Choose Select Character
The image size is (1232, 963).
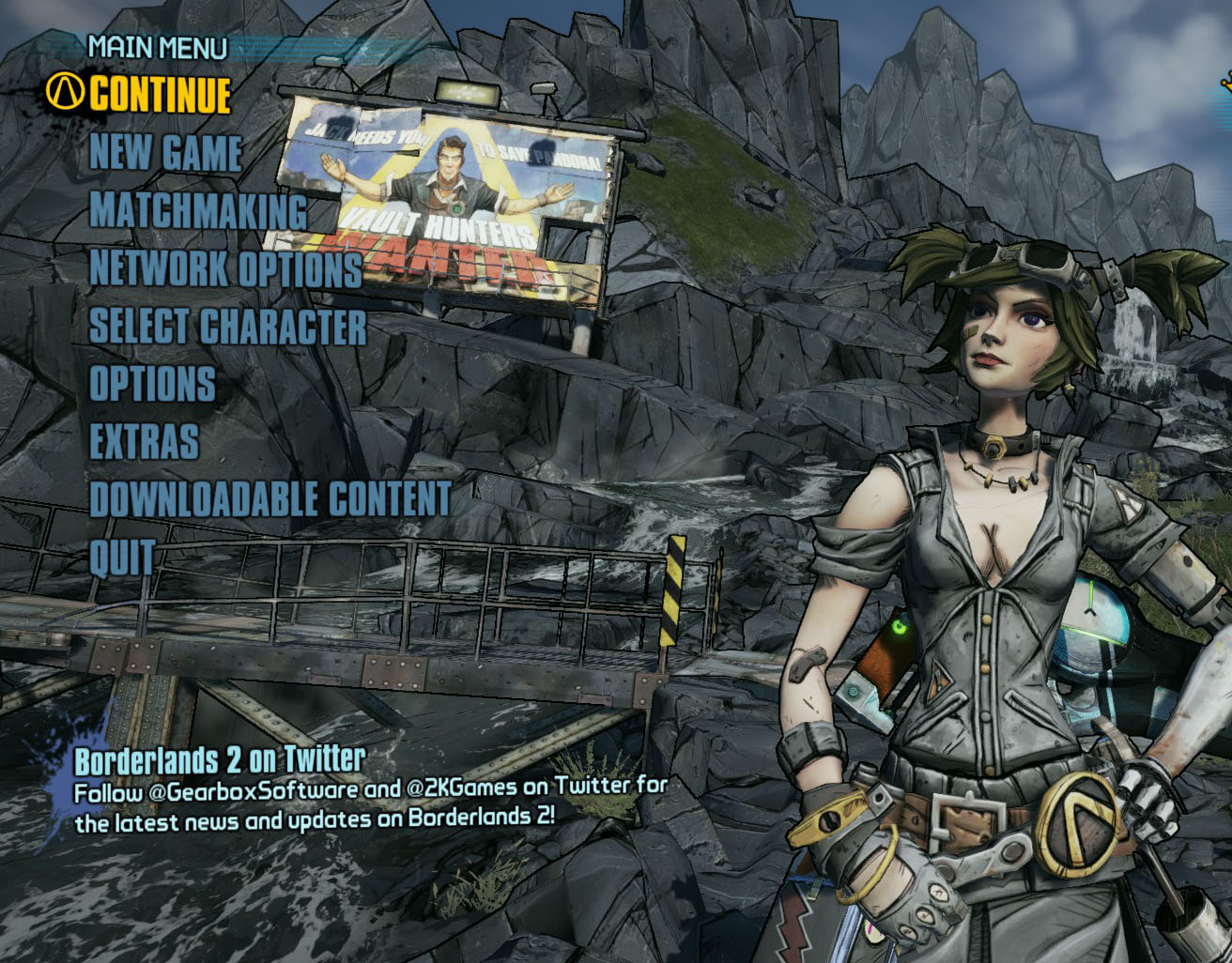click(x=227, y=327)
